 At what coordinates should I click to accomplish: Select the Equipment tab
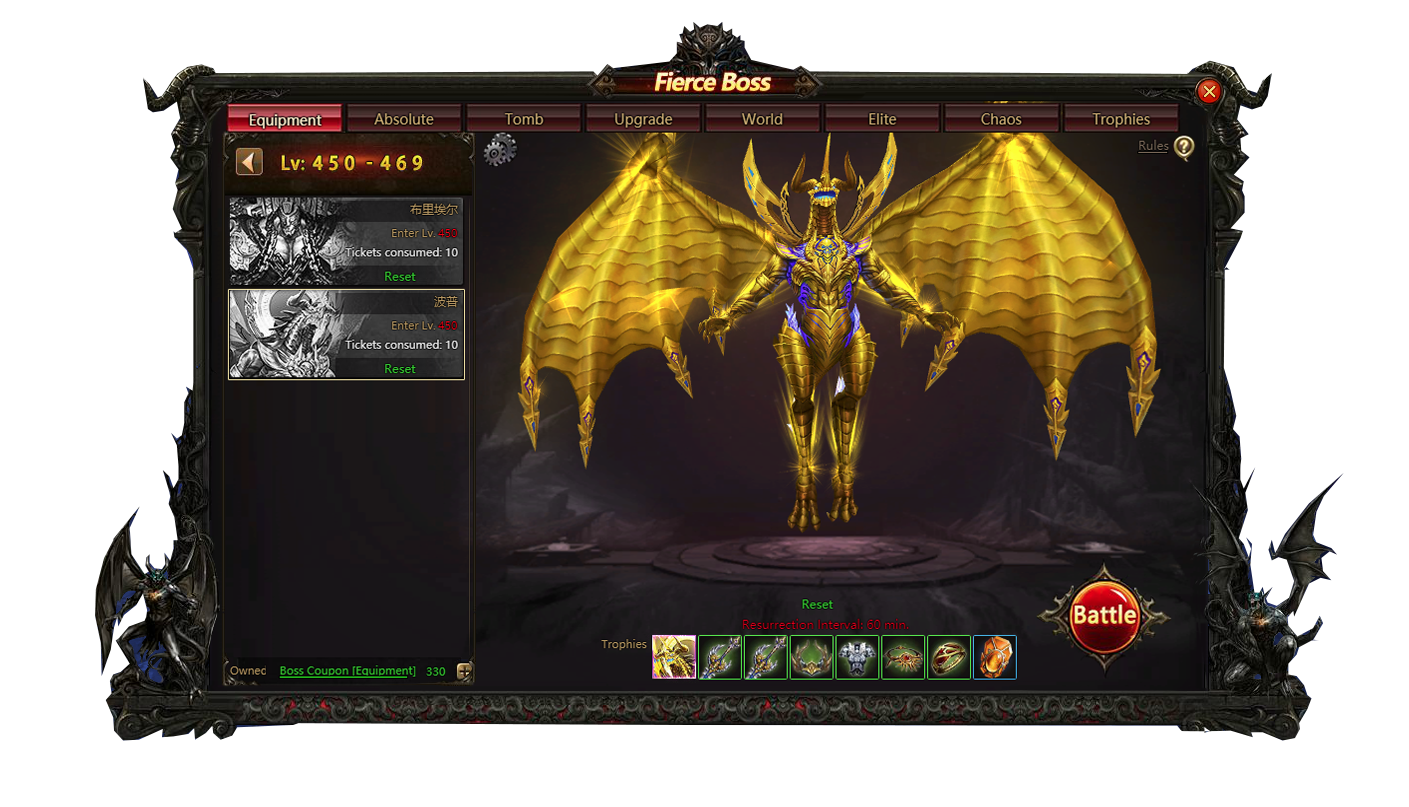click(x=285, y=119)
